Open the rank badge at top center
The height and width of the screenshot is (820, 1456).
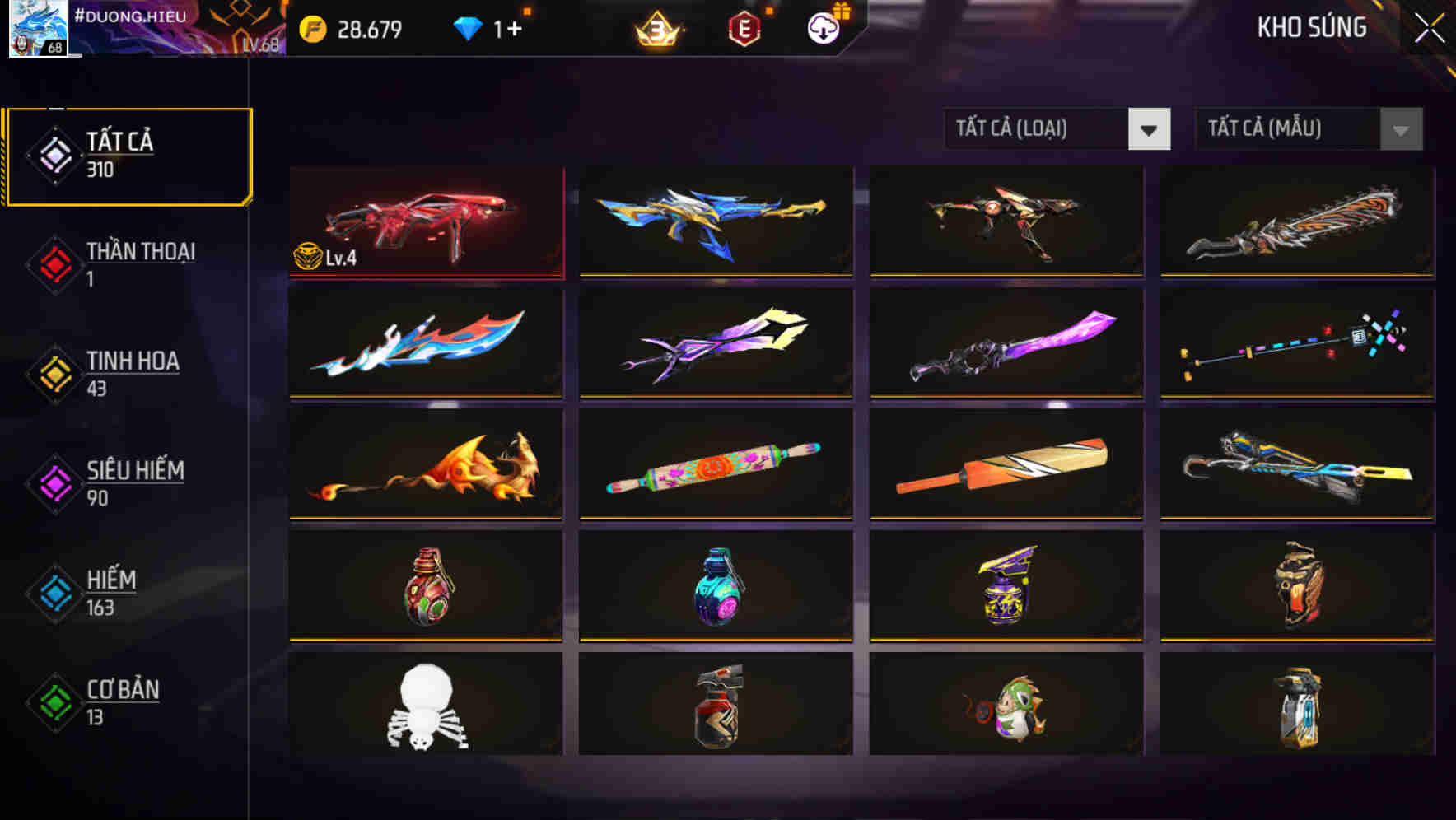pos(656,27)
